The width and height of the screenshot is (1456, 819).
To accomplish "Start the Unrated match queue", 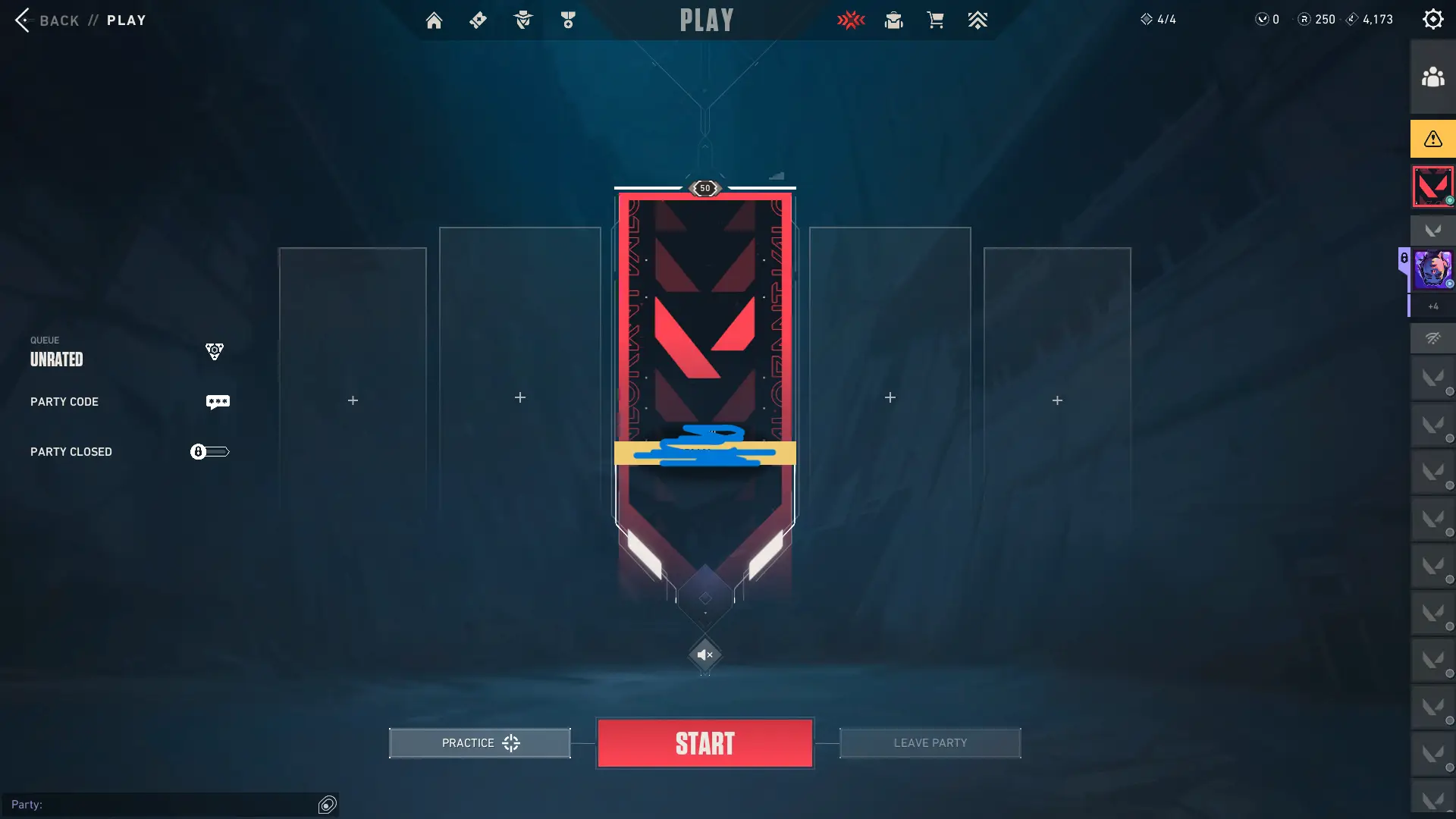I will click(704, 743).
